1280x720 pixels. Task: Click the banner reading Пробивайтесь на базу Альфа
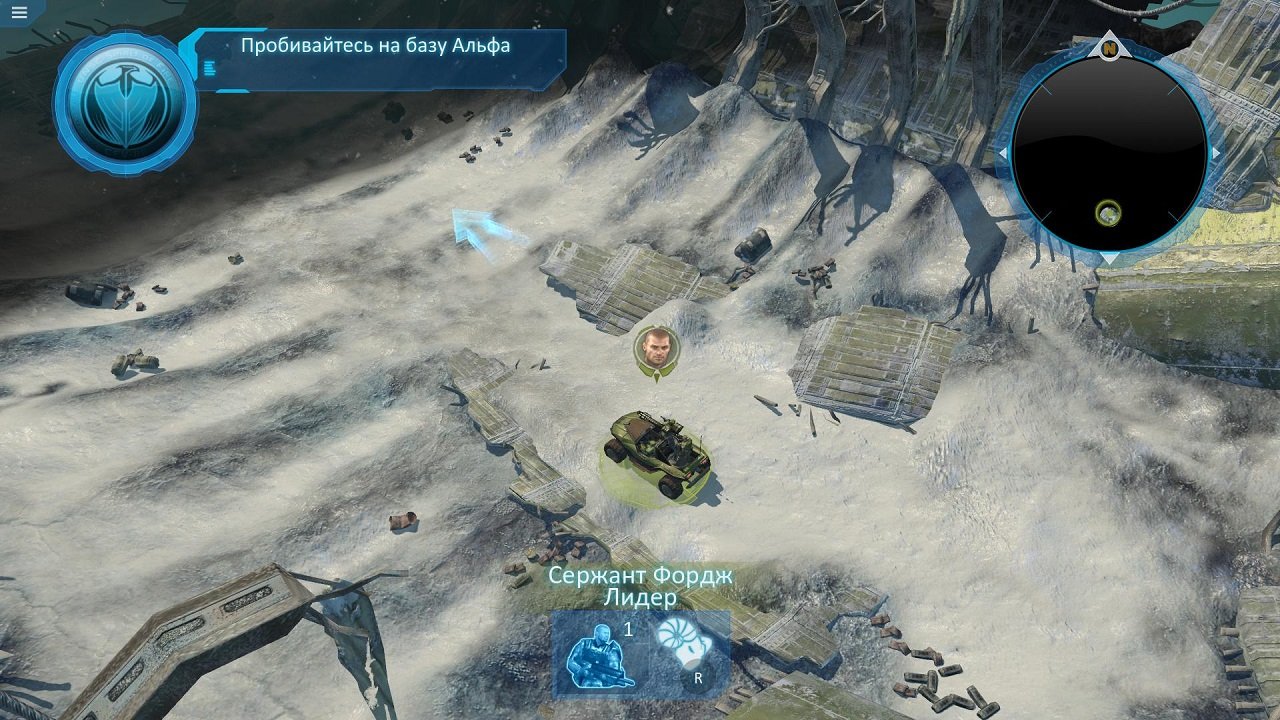[x=374, y=45]
